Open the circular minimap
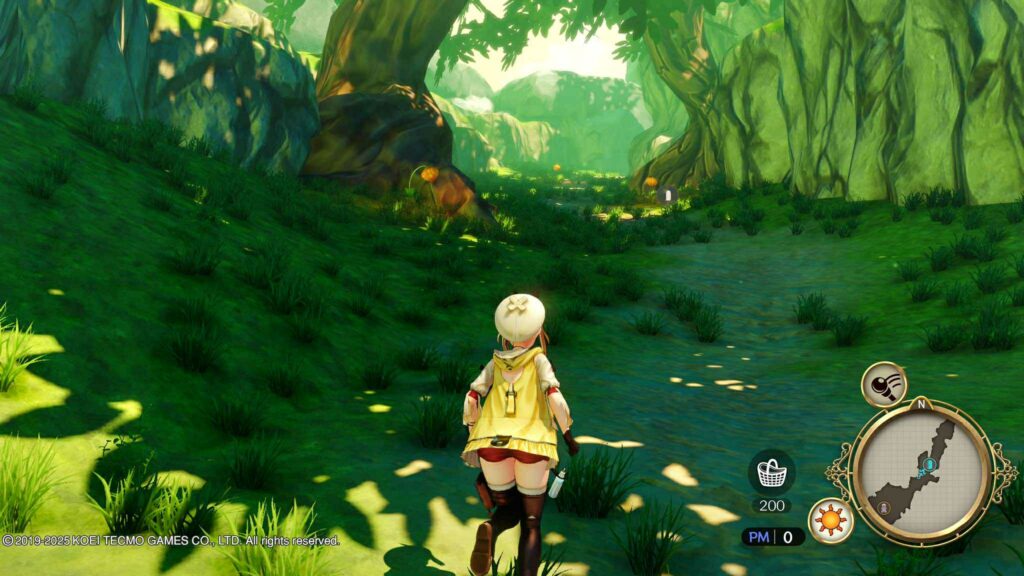 click(x=919, y=470)
